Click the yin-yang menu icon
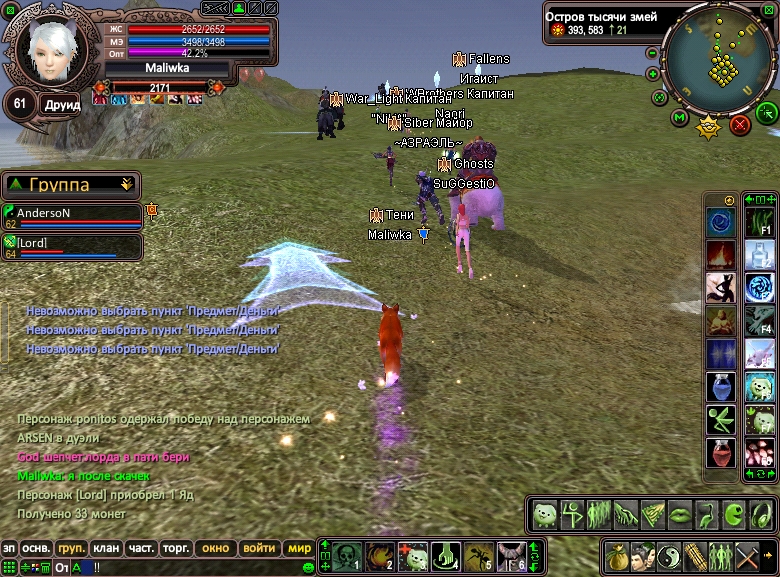This screenshot has width=780, height=577. [669, 555]
